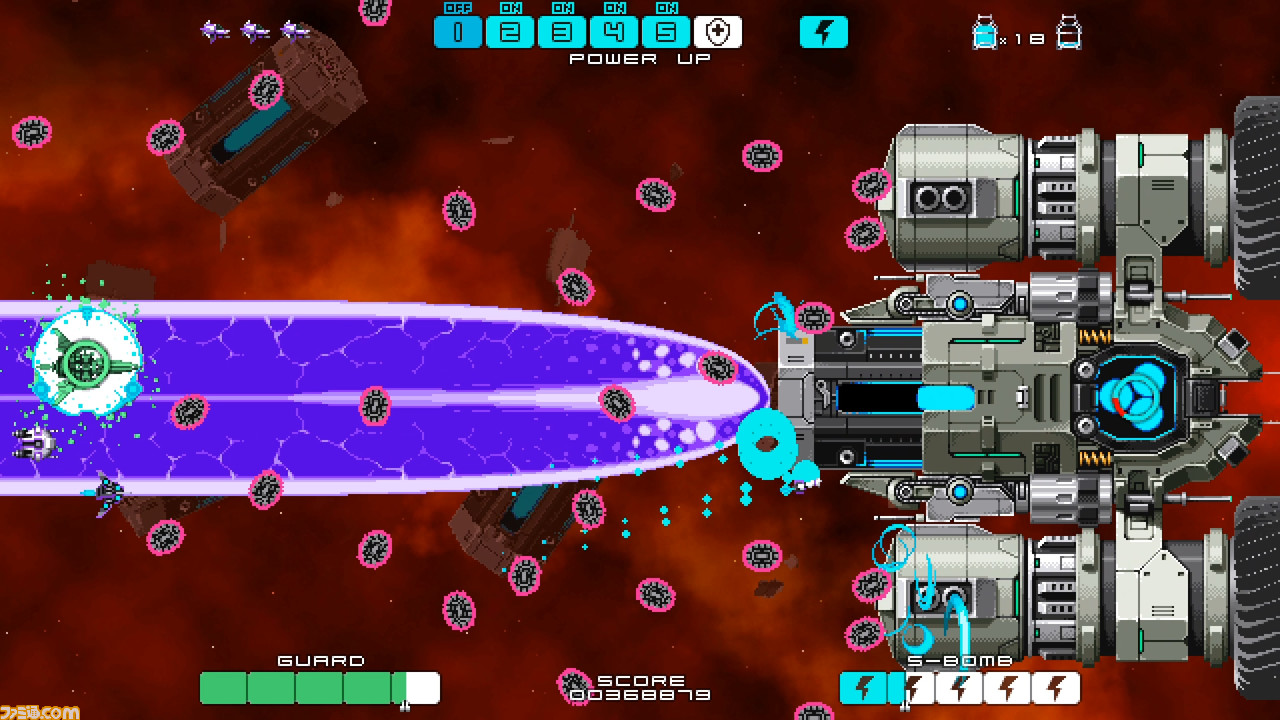Select the white shield power up slot
This screenshot has width=1280, height=720.
tap(718, 32)
